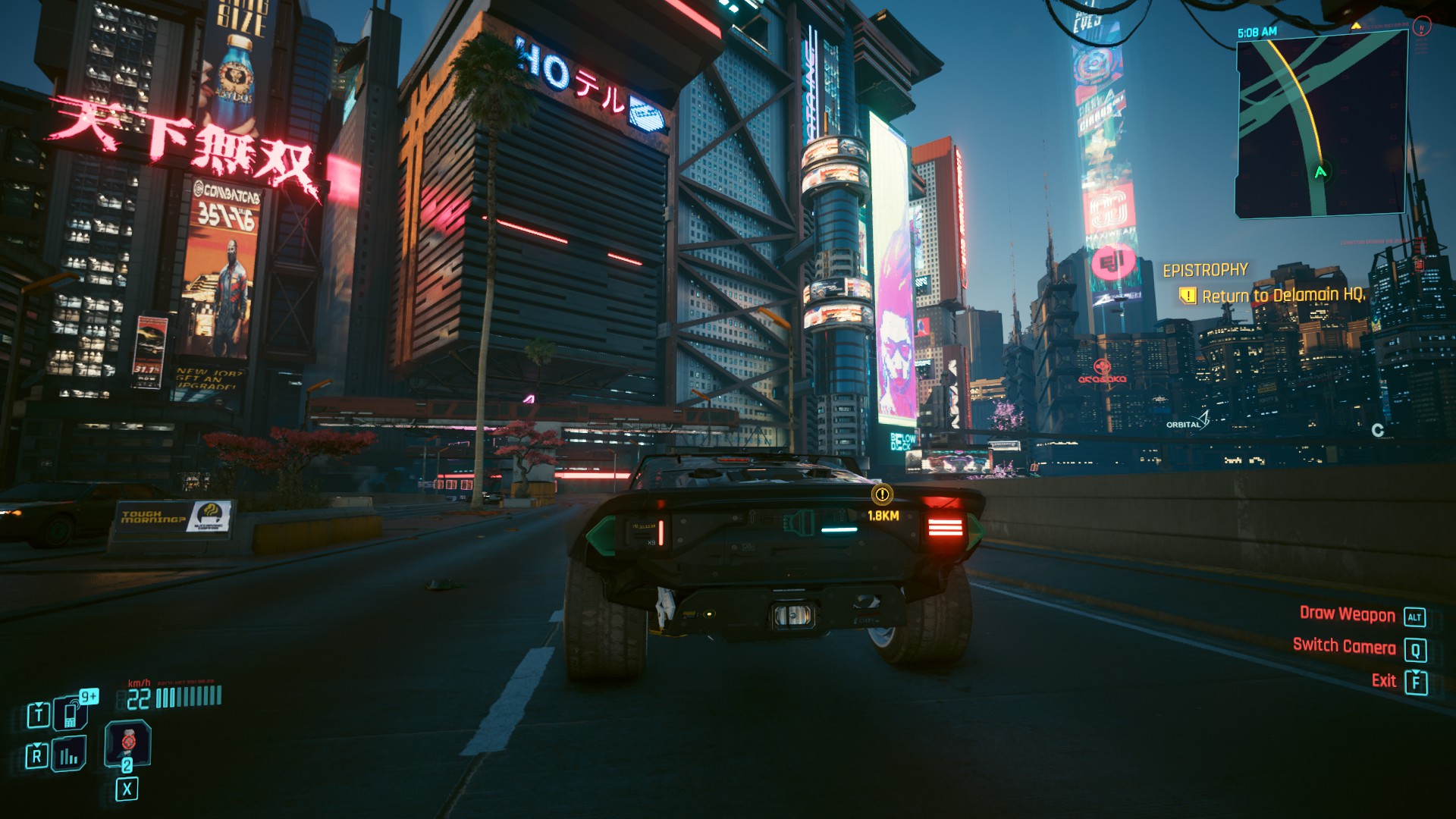This screenshot has height=819, width=1456.
Task: Open the phone with the 9+ notifications badge
Action: pos(70,714)
